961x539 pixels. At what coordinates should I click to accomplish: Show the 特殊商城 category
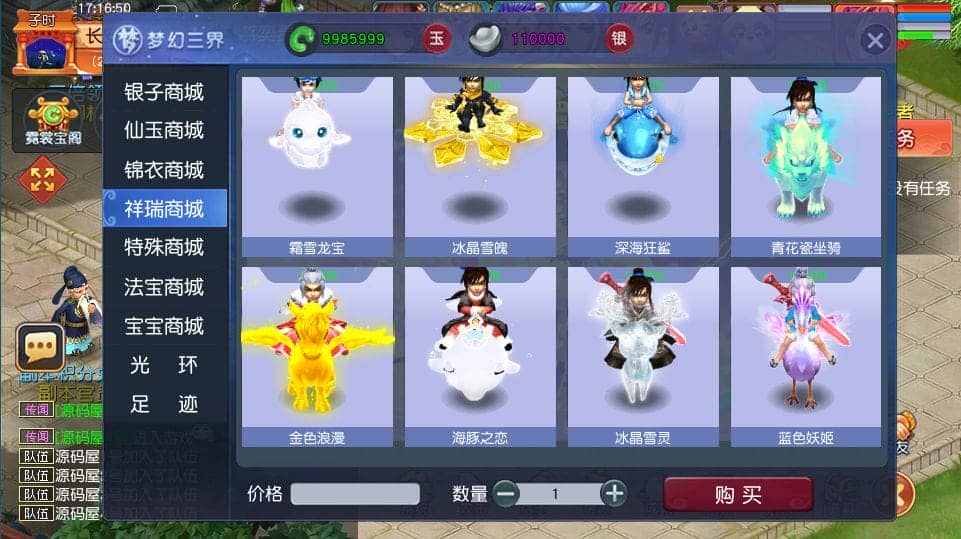point(164,247)
